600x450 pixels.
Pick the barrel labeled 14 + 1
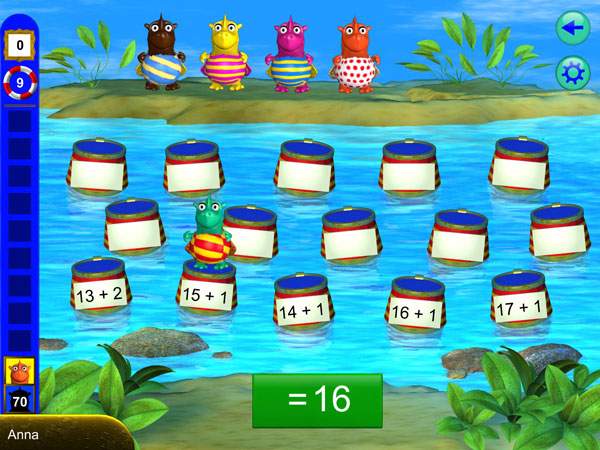click(x=302, y=309)
